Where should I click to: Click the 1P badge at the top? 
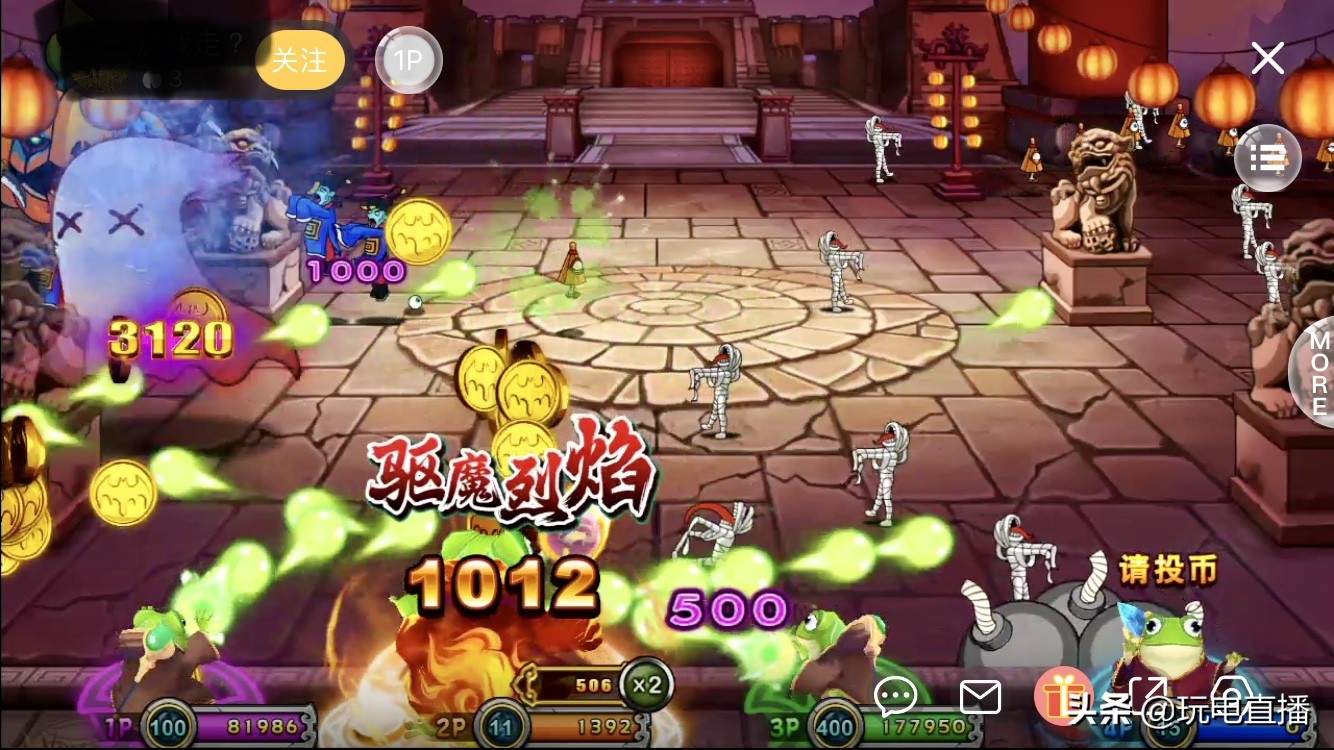pos(408,60)
